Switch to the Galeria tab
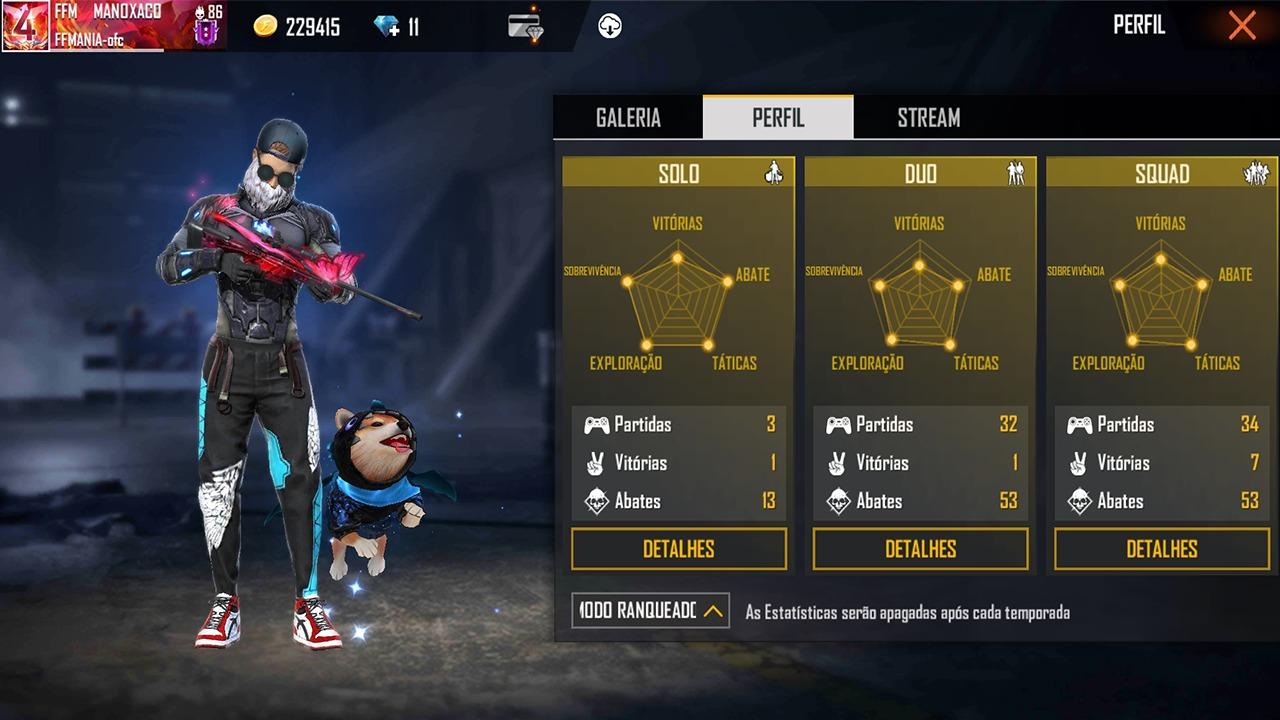The image size is (1280, 720). (x=628, y=118)
